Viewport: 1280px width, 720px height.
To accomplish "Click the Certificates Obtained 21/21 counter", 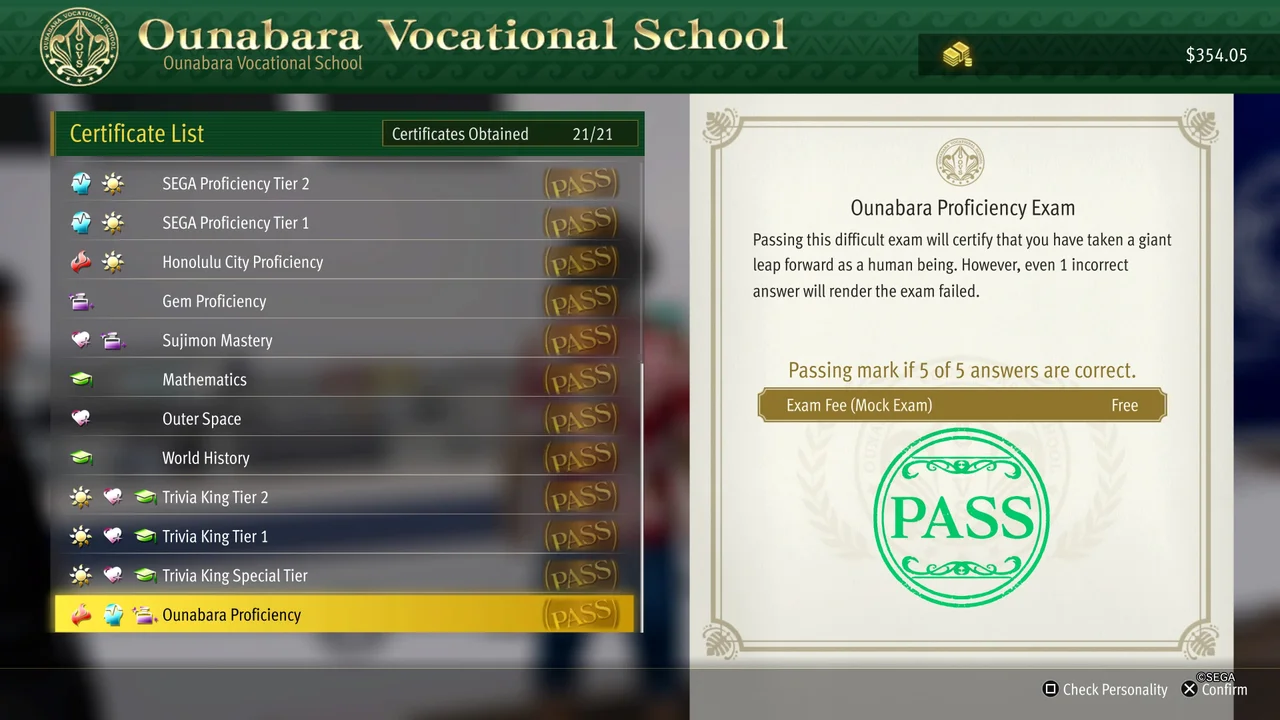I will [x=510, y=133].
